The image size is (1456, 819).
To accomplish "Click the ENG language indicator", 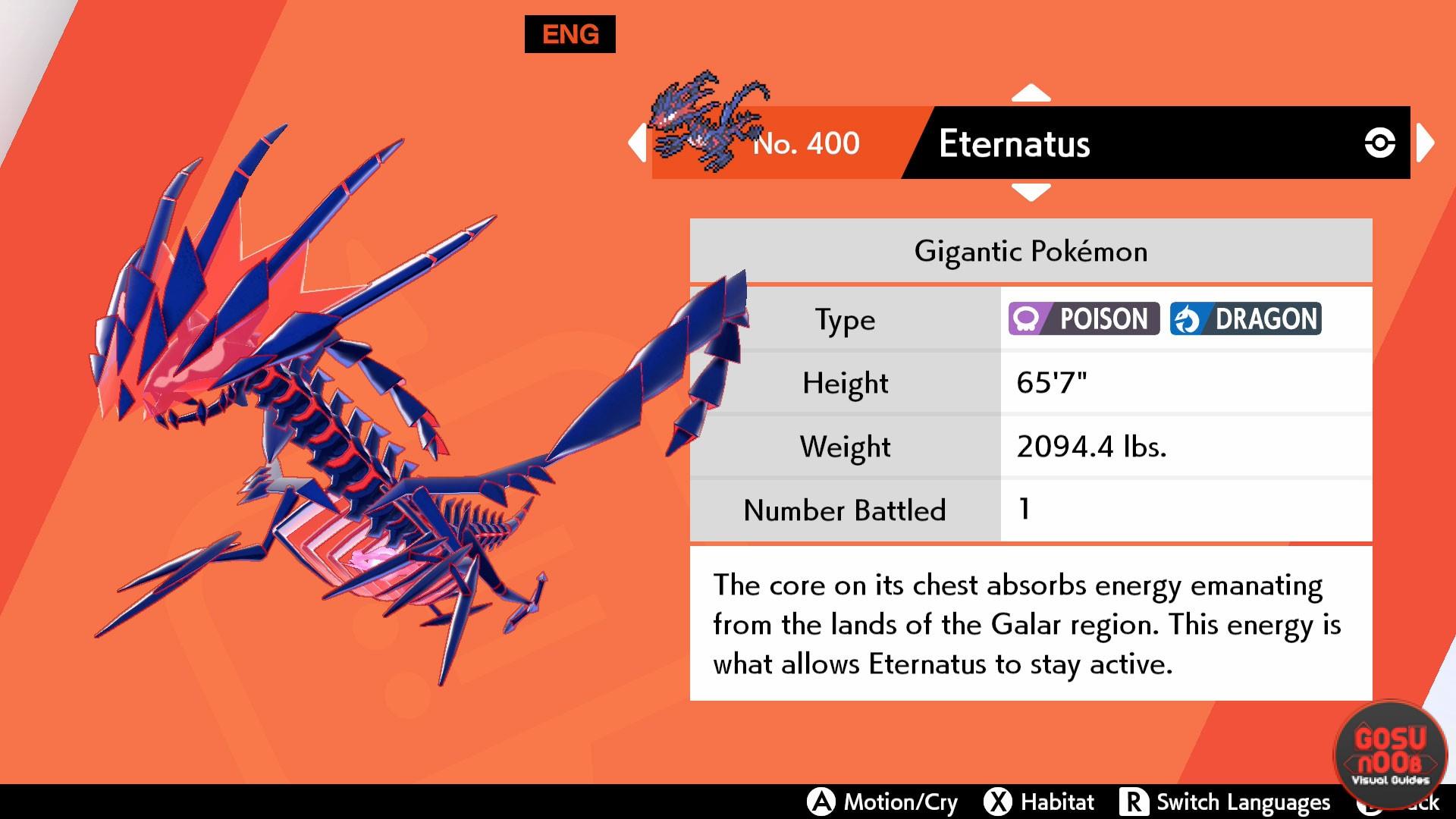I will [570, 34].
